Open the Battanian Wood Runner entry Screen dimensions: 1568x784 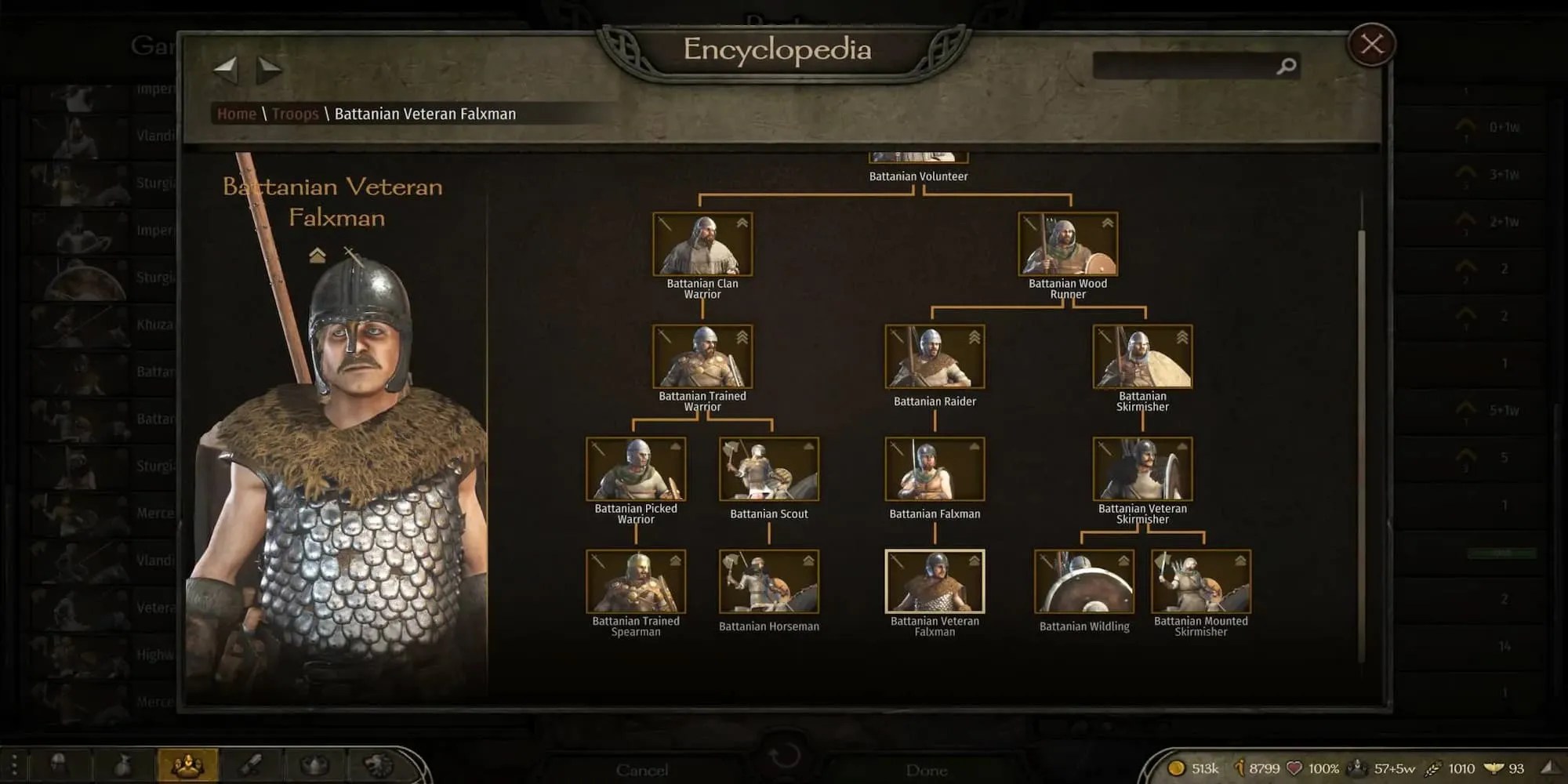(1066, 243)
